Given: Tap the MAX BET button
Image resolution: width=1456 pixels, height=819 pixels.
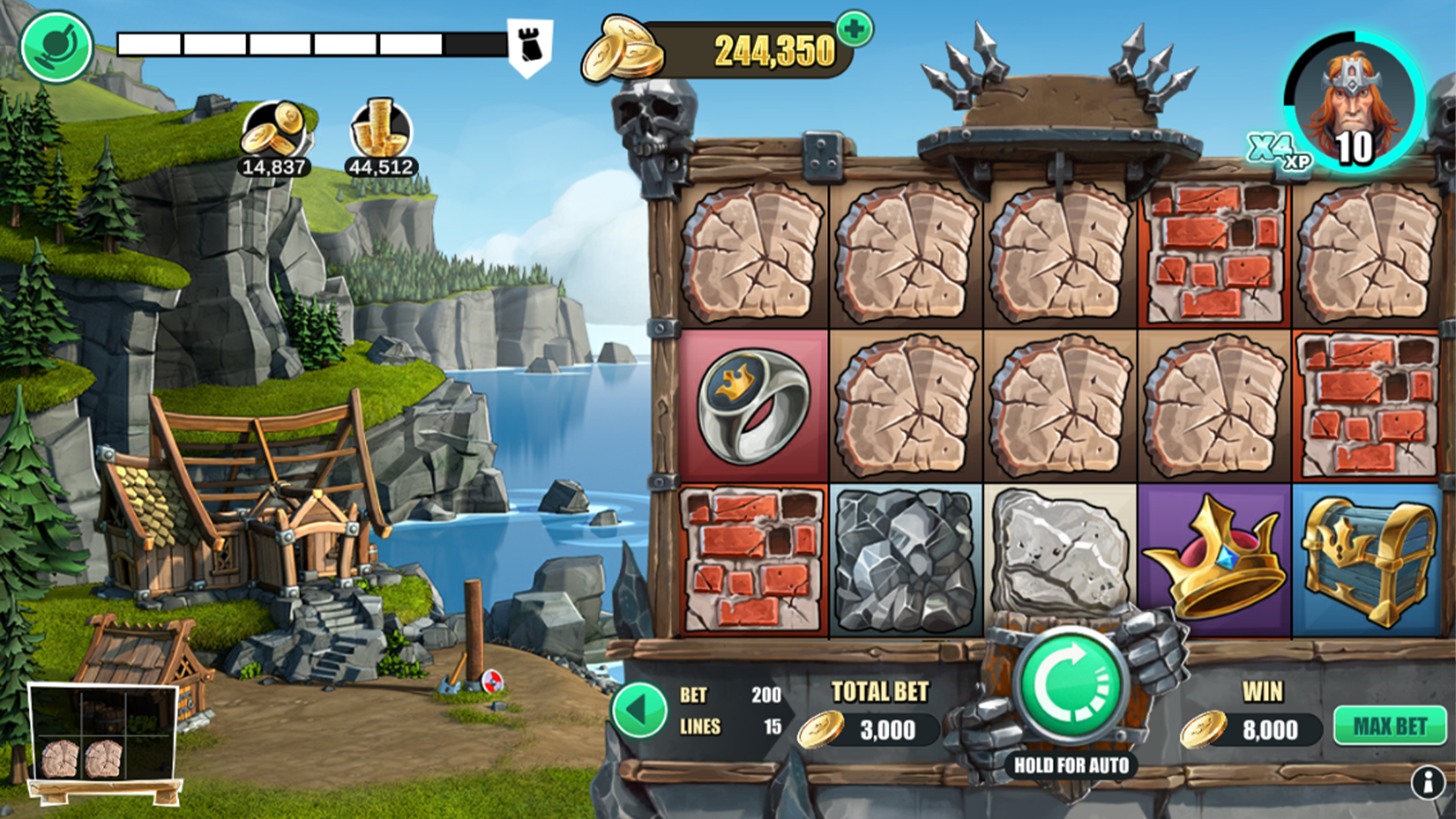Looking at the screenshot, I should pos(1390,726).
